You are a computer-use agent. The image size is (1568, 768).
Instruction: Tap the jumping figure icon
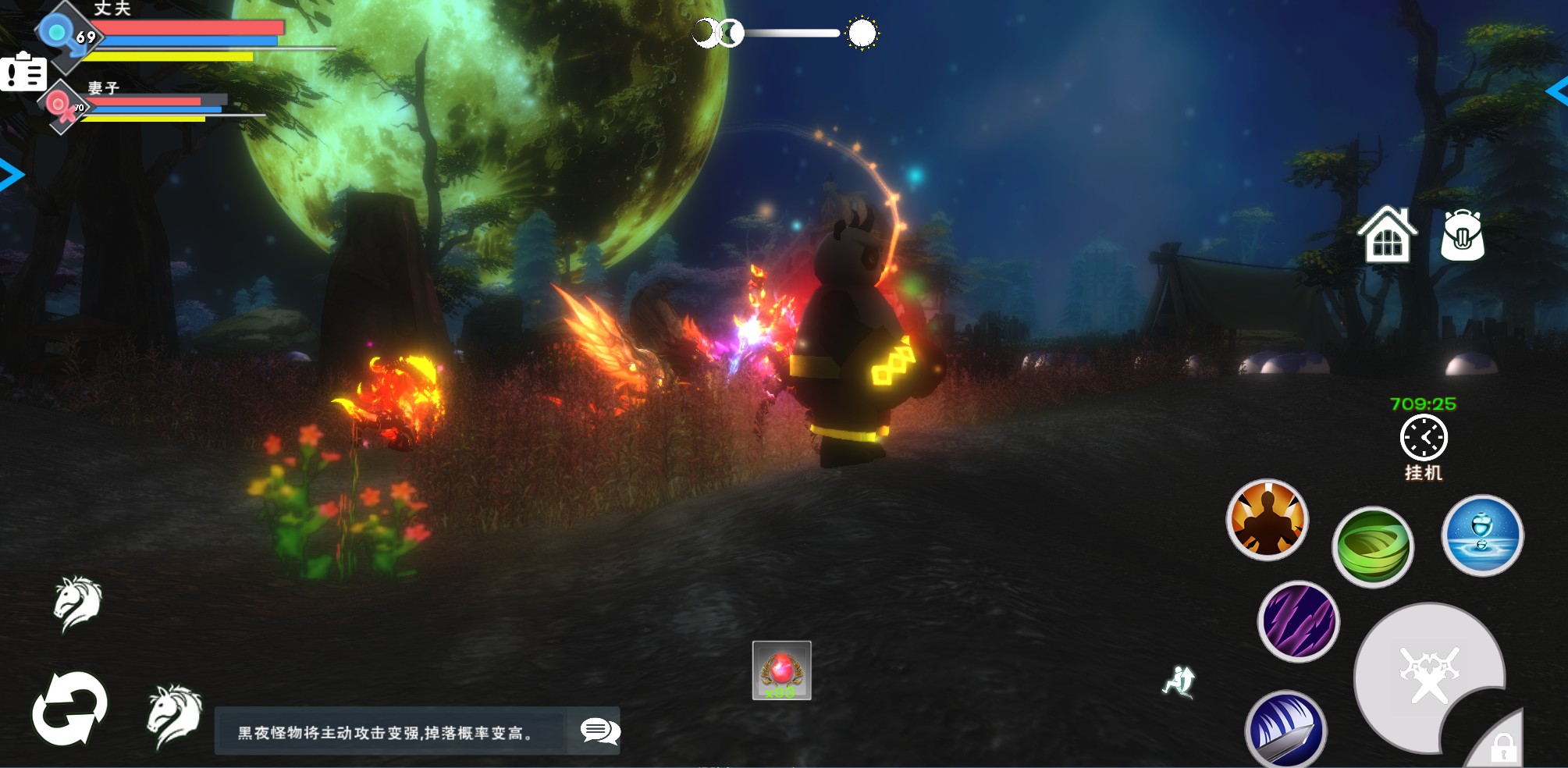point(1179,681)
